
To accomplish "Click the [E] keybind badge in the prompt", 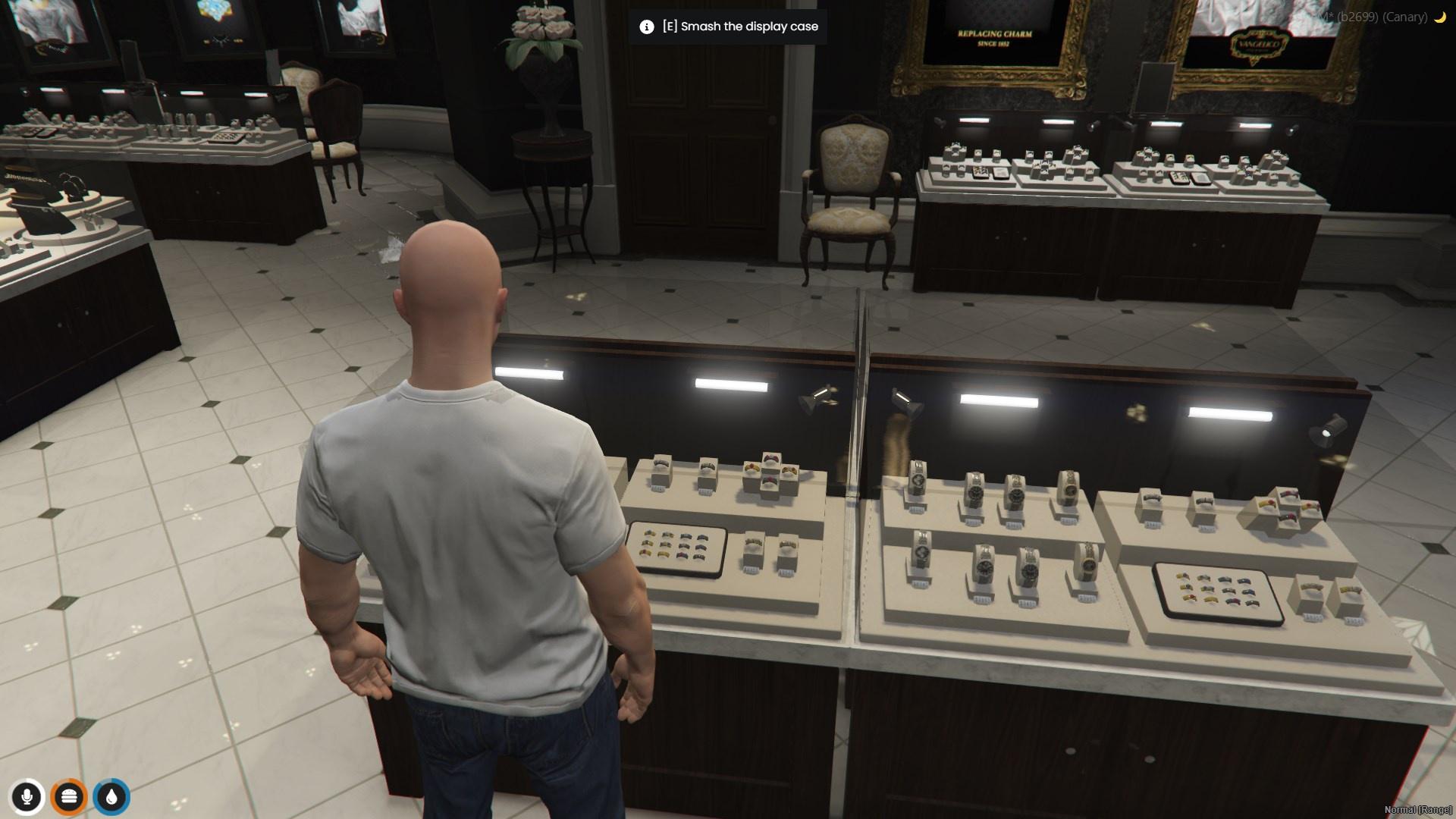I will pos(670,27).
